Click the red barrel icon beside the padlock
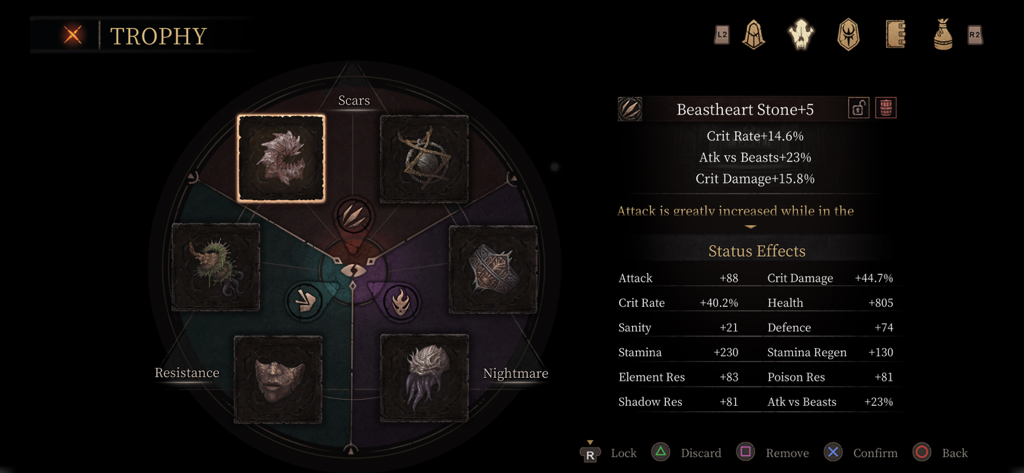The height and width of the screenshot is (473, 1024). [x=885, y=108]
